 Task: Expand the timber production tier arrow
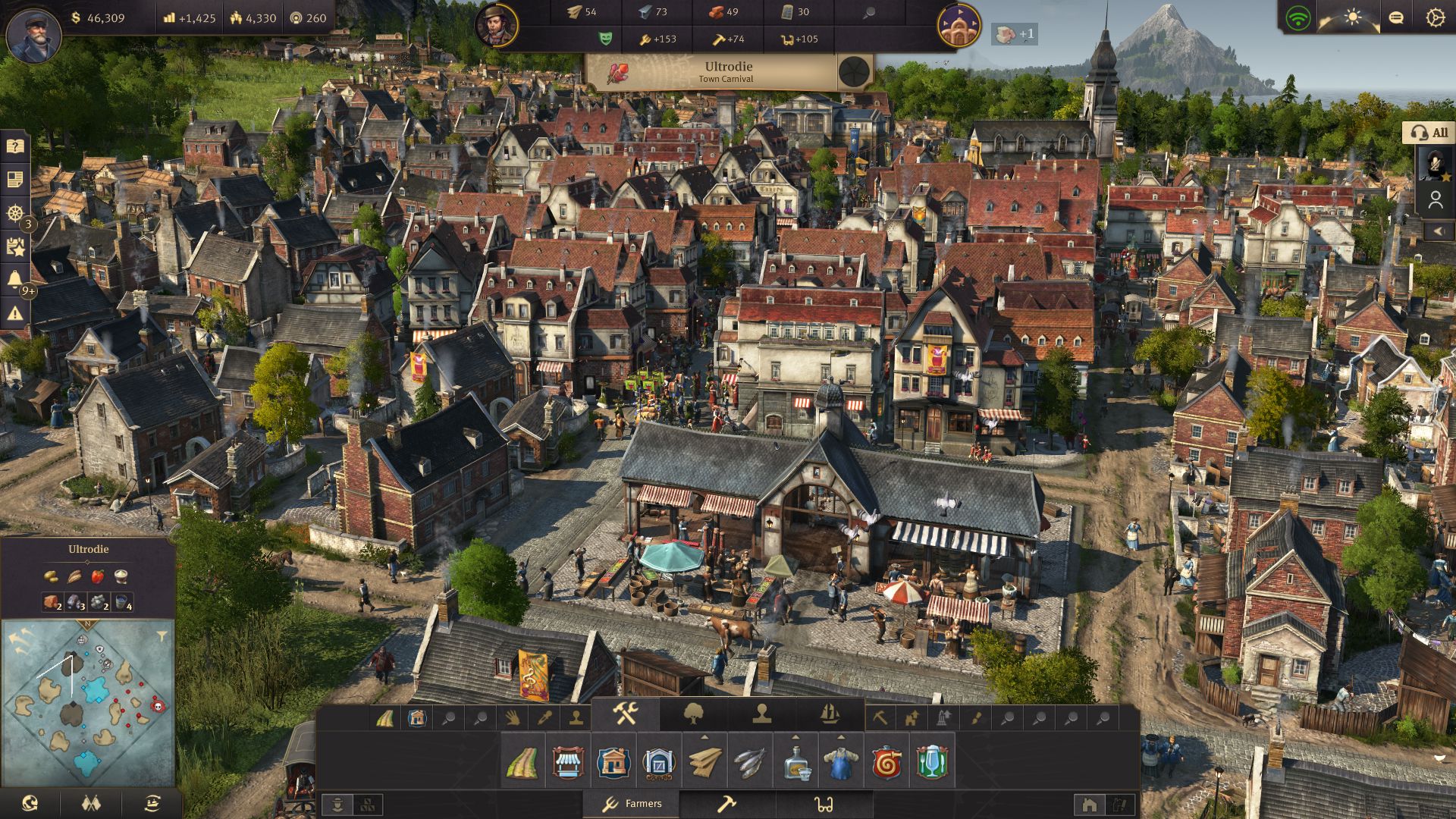click(704, 736)
